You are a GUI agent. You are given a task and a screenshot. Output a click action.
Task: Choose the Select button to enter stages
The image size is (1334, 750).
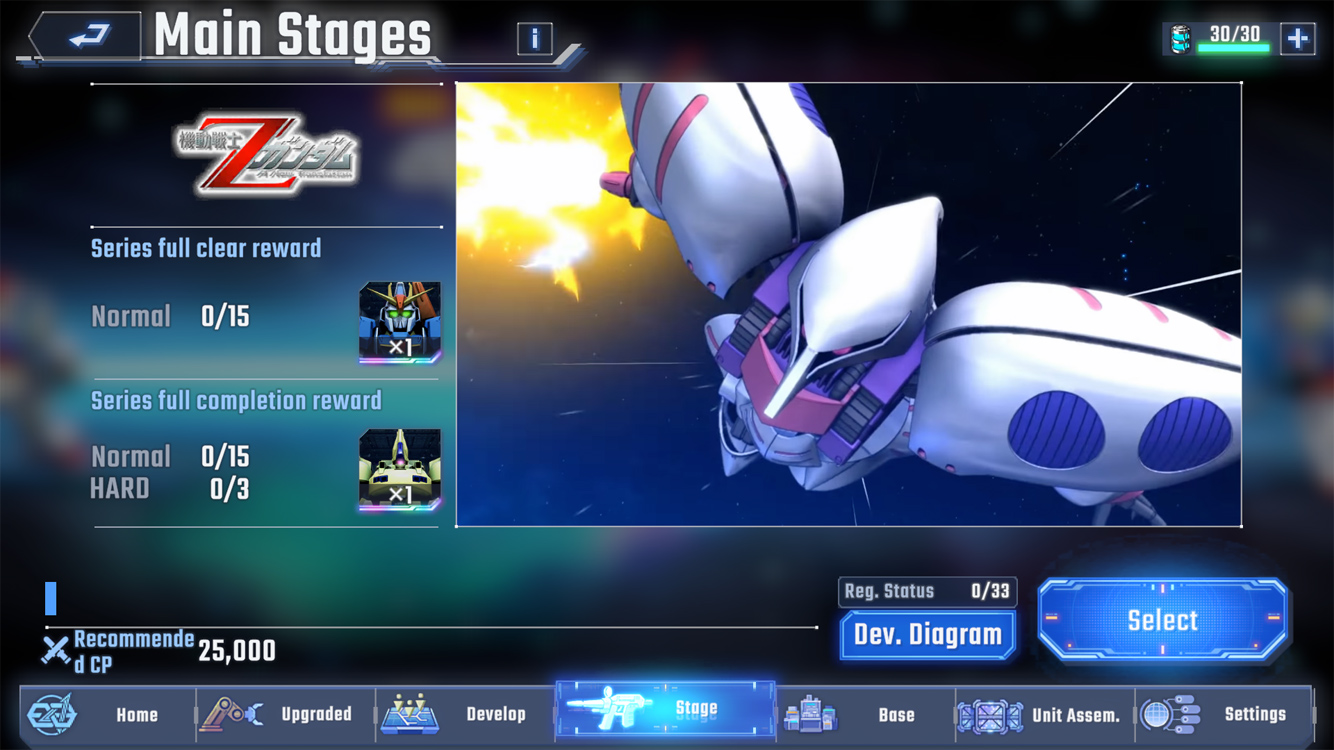1162,620
